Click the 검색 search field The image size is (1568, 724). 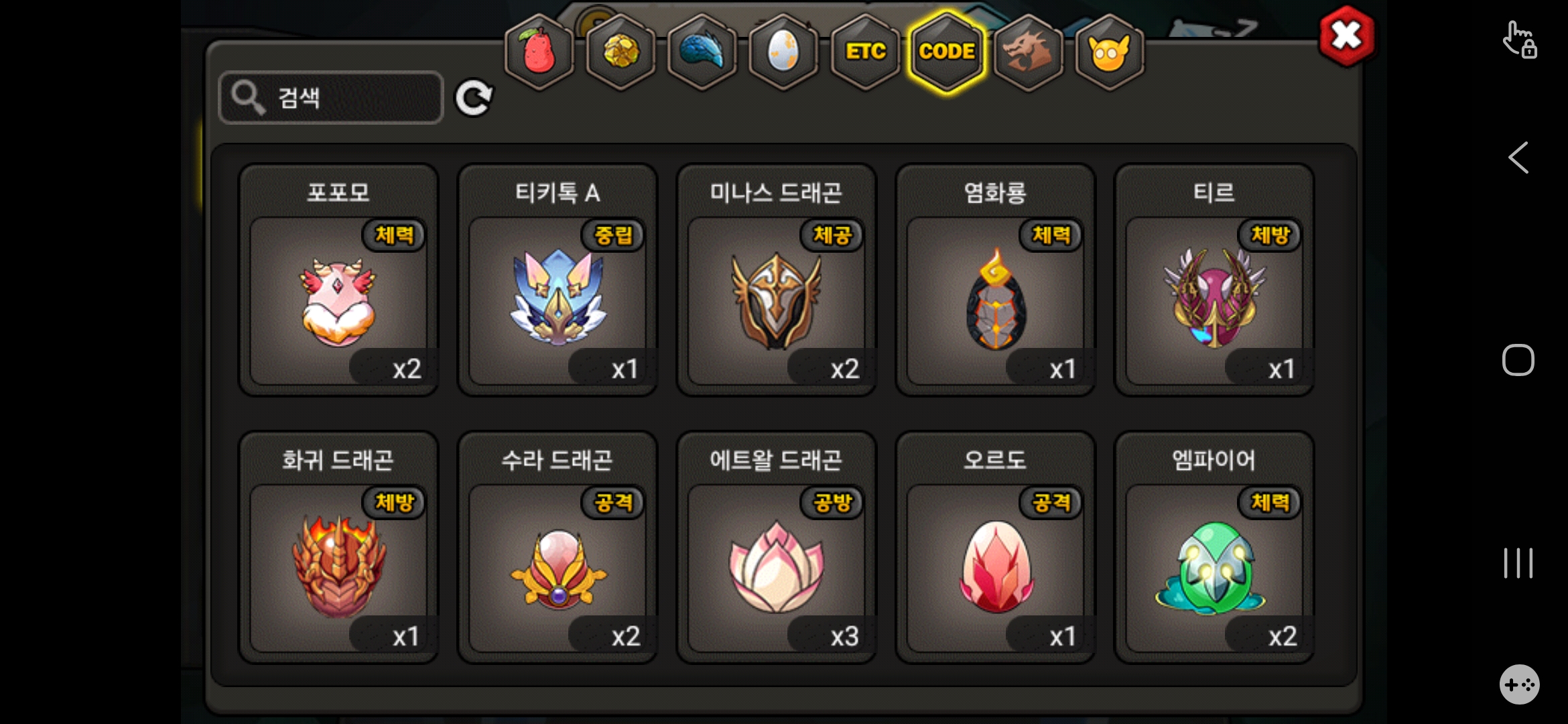tap(331, 98)
